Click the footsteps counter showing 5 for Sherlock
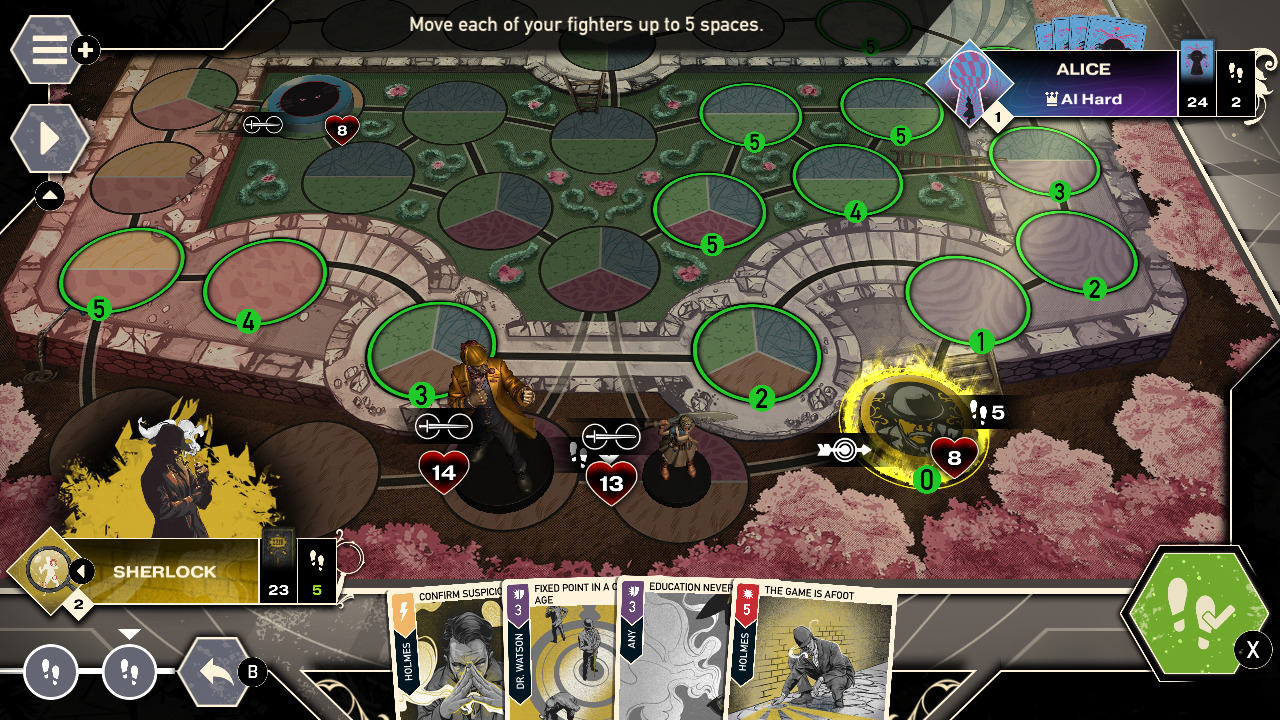This screenshot has height=720, width=1280. pyautogui.click(x=319, y=576)
